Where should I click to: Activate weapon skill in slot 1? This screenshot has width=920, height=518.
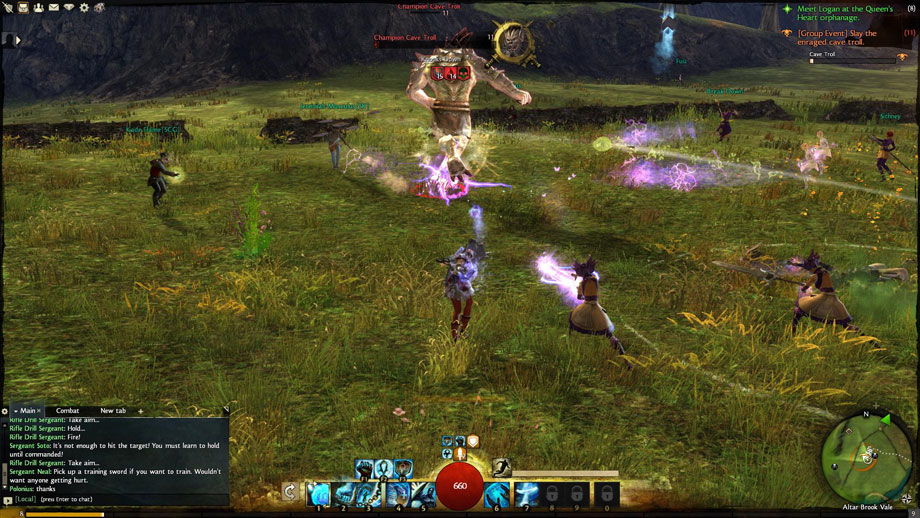coord(318,494)
